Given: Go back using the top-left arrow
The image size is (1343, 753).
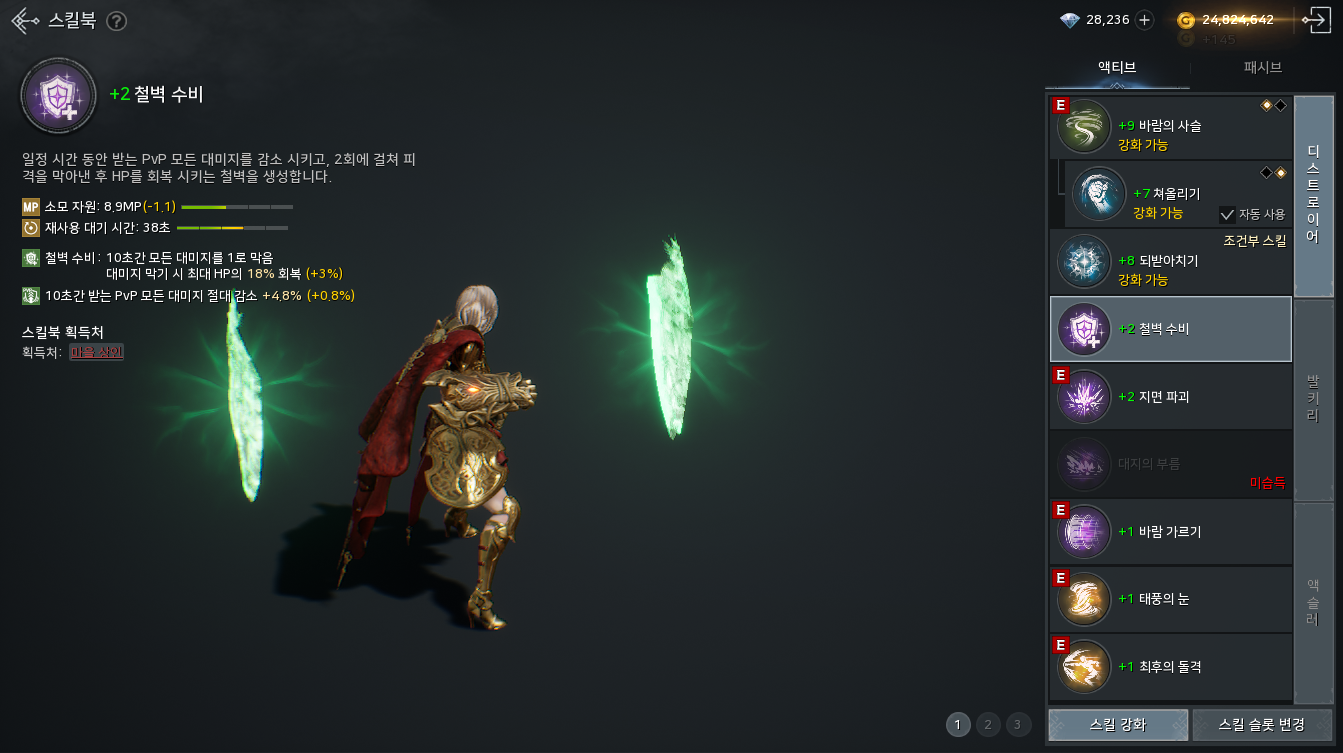Looking at the screenshot, I should click(x=24, y=21).
